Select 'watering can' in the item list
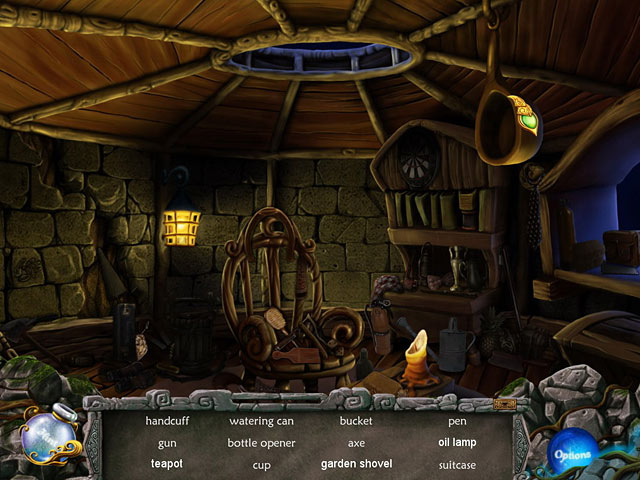Image resolution: width=640 pixels, height=480 pixels. click(x=261, y=421)
